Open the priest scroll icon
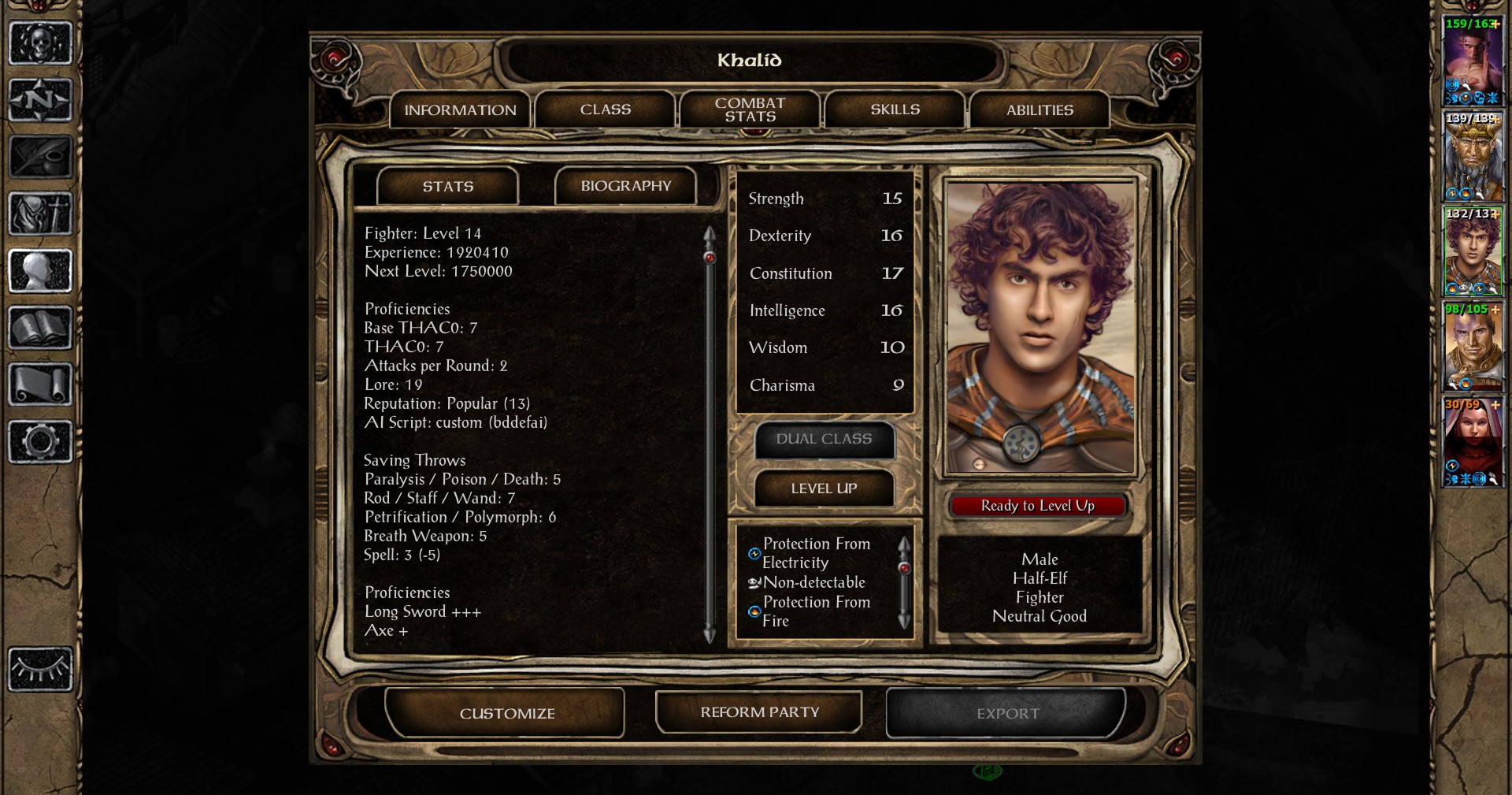Screen dimensions: 1512x795 39,384
